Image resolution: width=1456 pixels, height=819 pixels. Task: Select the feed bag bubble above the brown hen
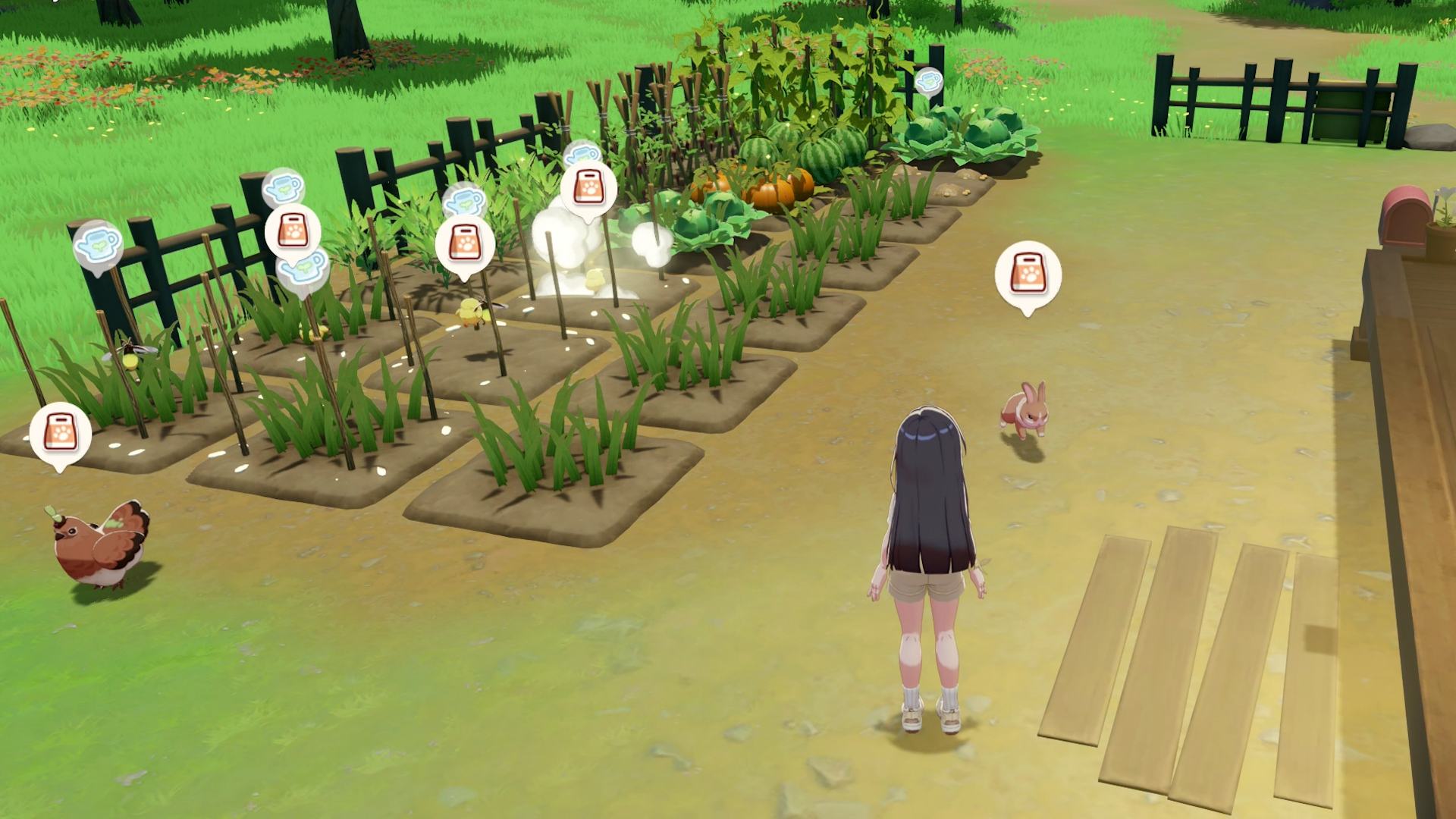(x=60, y=433)
